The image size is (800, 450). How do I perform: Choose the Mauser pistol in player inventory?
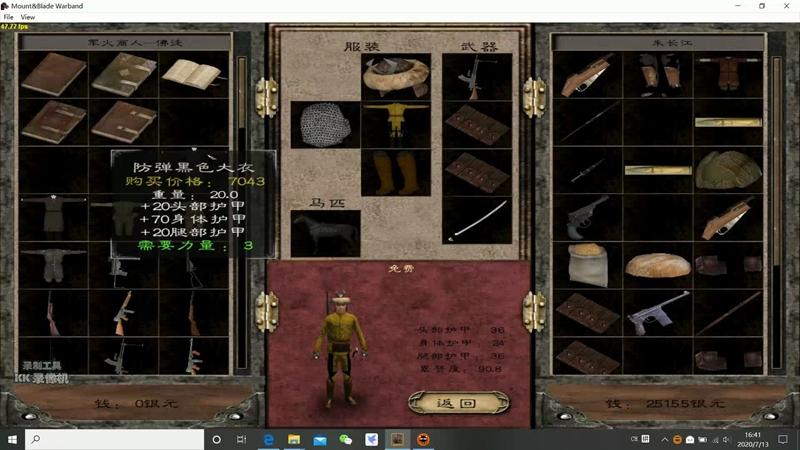point(657,312)
